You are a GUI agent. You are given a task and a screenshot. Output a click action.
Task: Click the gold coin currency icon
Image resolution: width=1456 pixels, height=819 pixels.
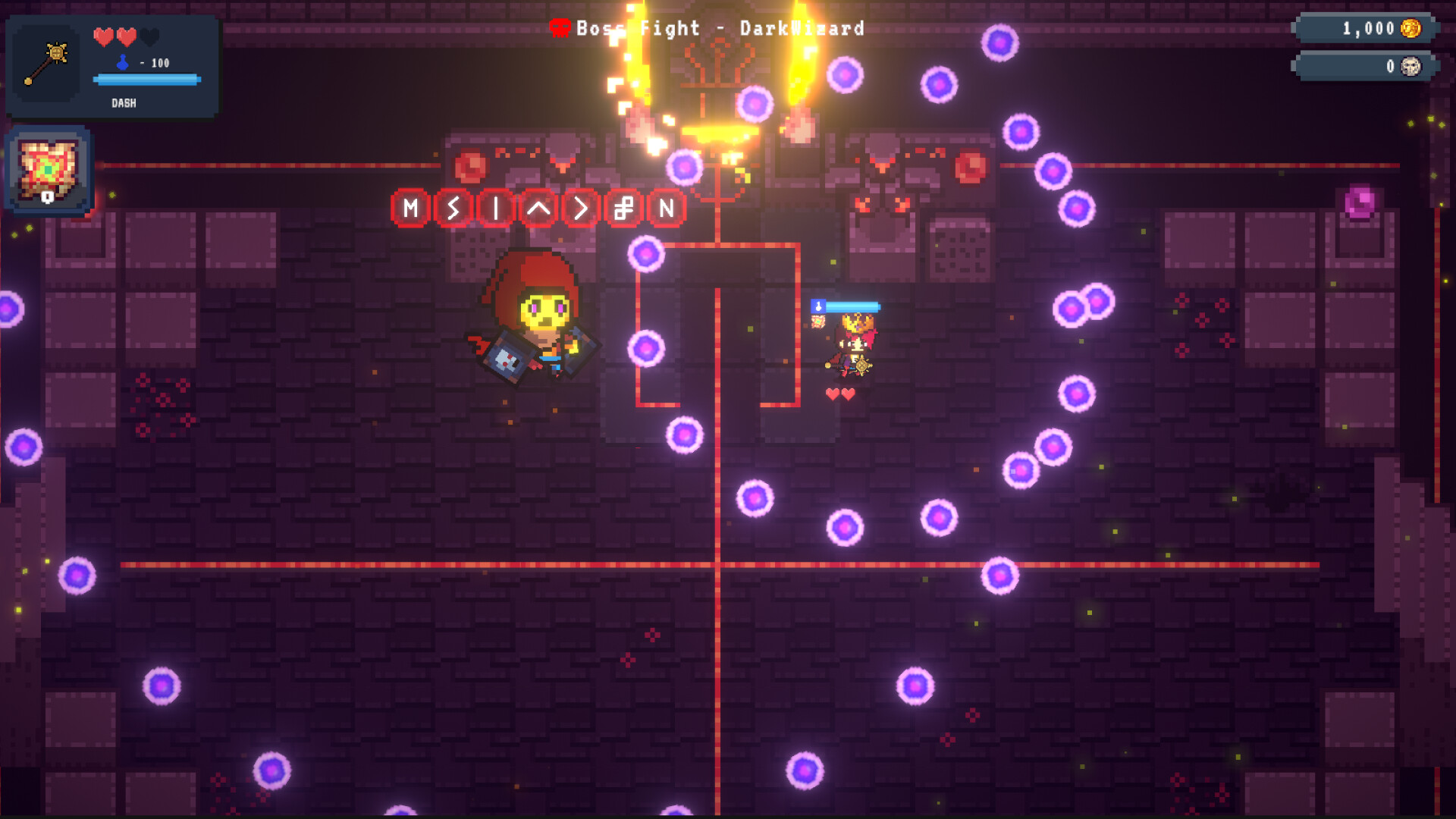(1410, 30)
